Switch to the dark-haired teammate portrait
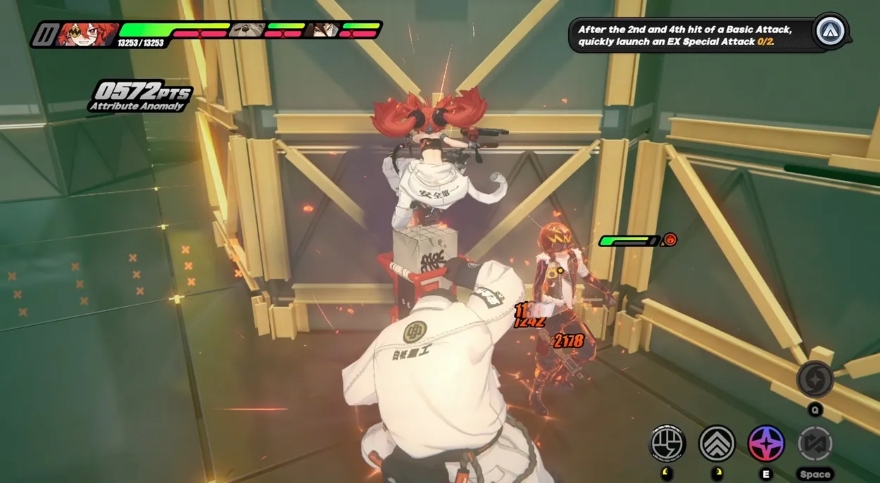 (321, 30)
